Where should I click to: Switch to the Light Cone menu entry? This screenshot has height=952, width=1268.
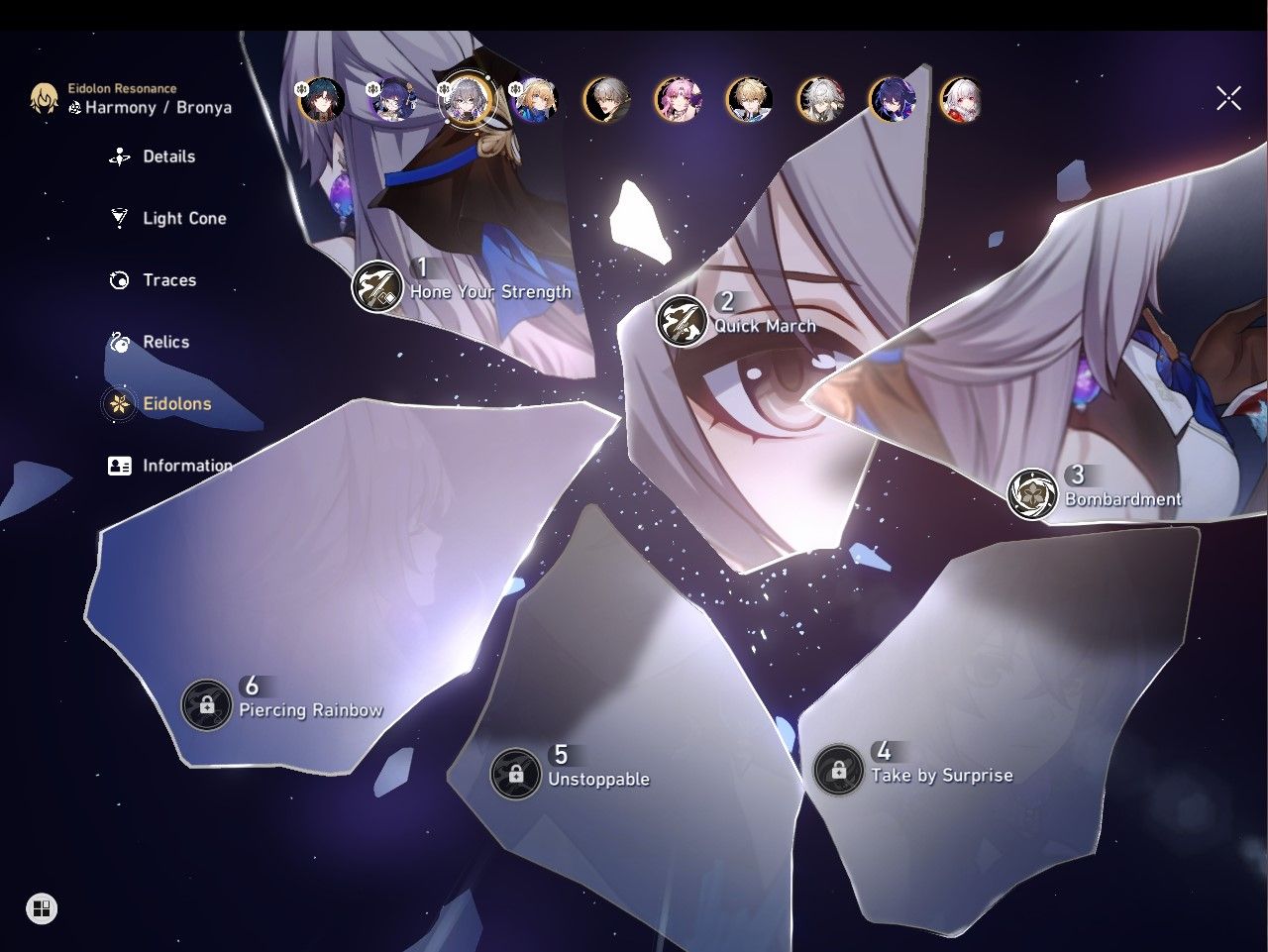[184, 218]
